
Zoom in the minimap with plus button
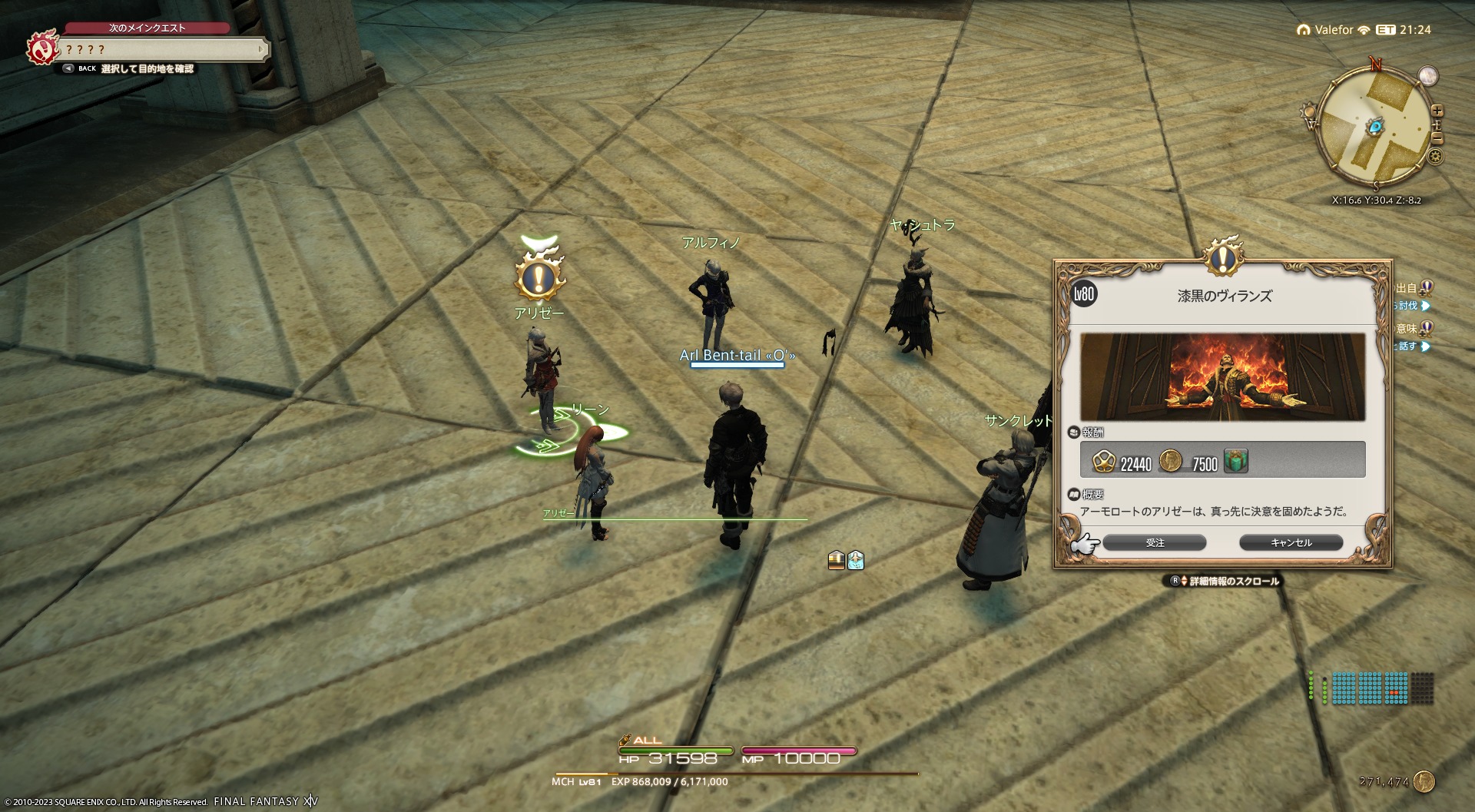[x=1437, y=111]
